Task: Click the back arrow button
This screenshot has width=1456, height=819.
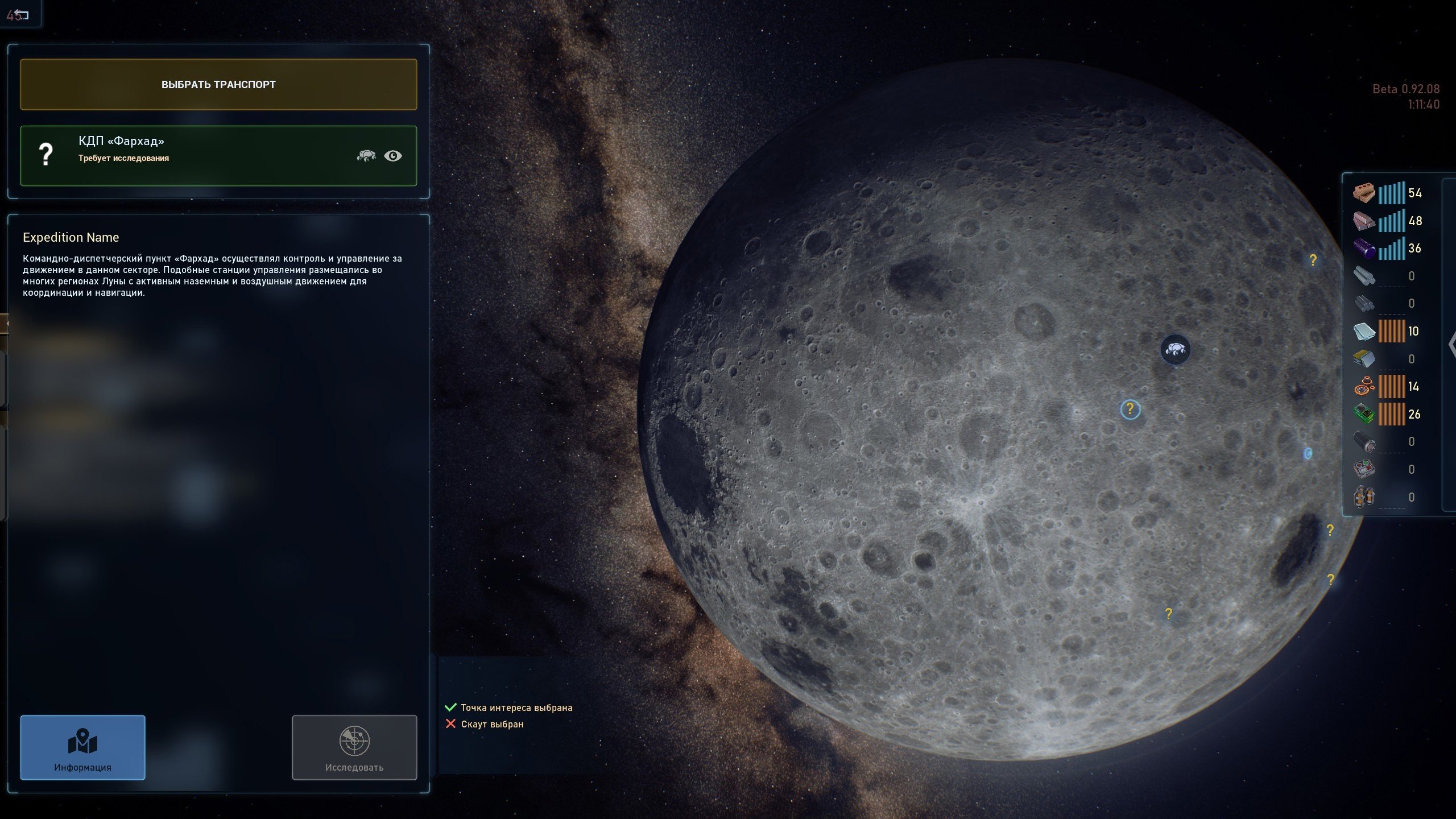Action: tap(20, 15)
